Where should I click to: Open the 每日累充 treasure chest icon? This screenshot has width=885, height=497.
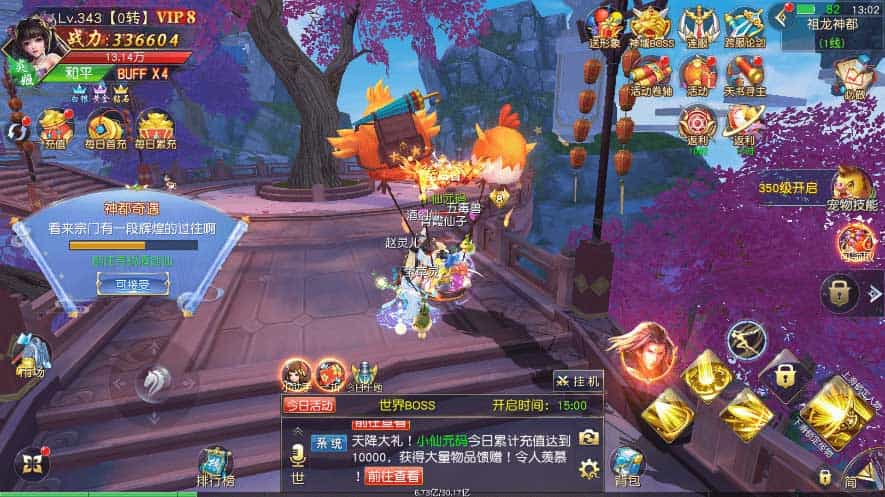click(x=155, y=130)
